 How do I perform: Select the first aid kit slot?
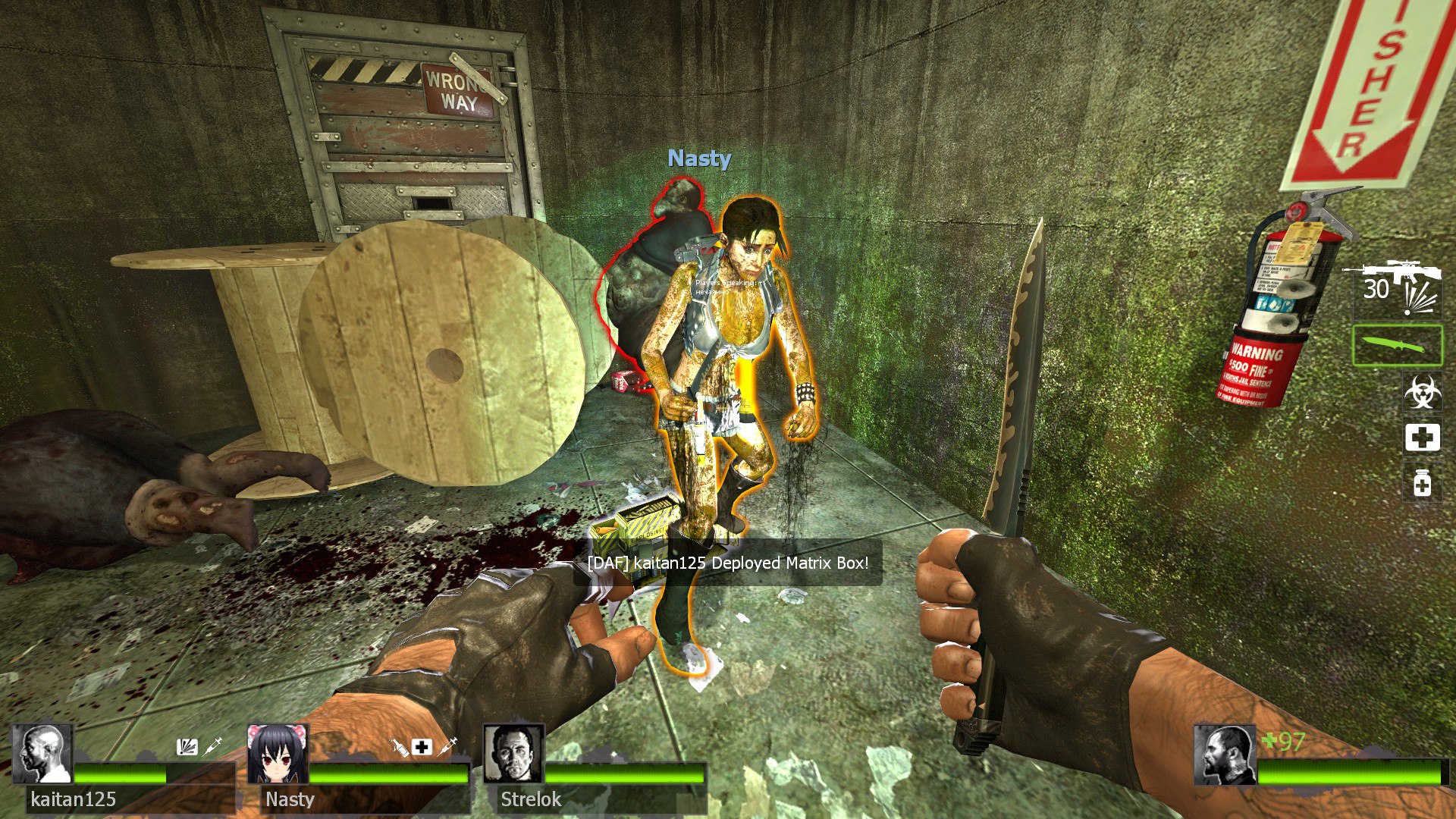1422,438
